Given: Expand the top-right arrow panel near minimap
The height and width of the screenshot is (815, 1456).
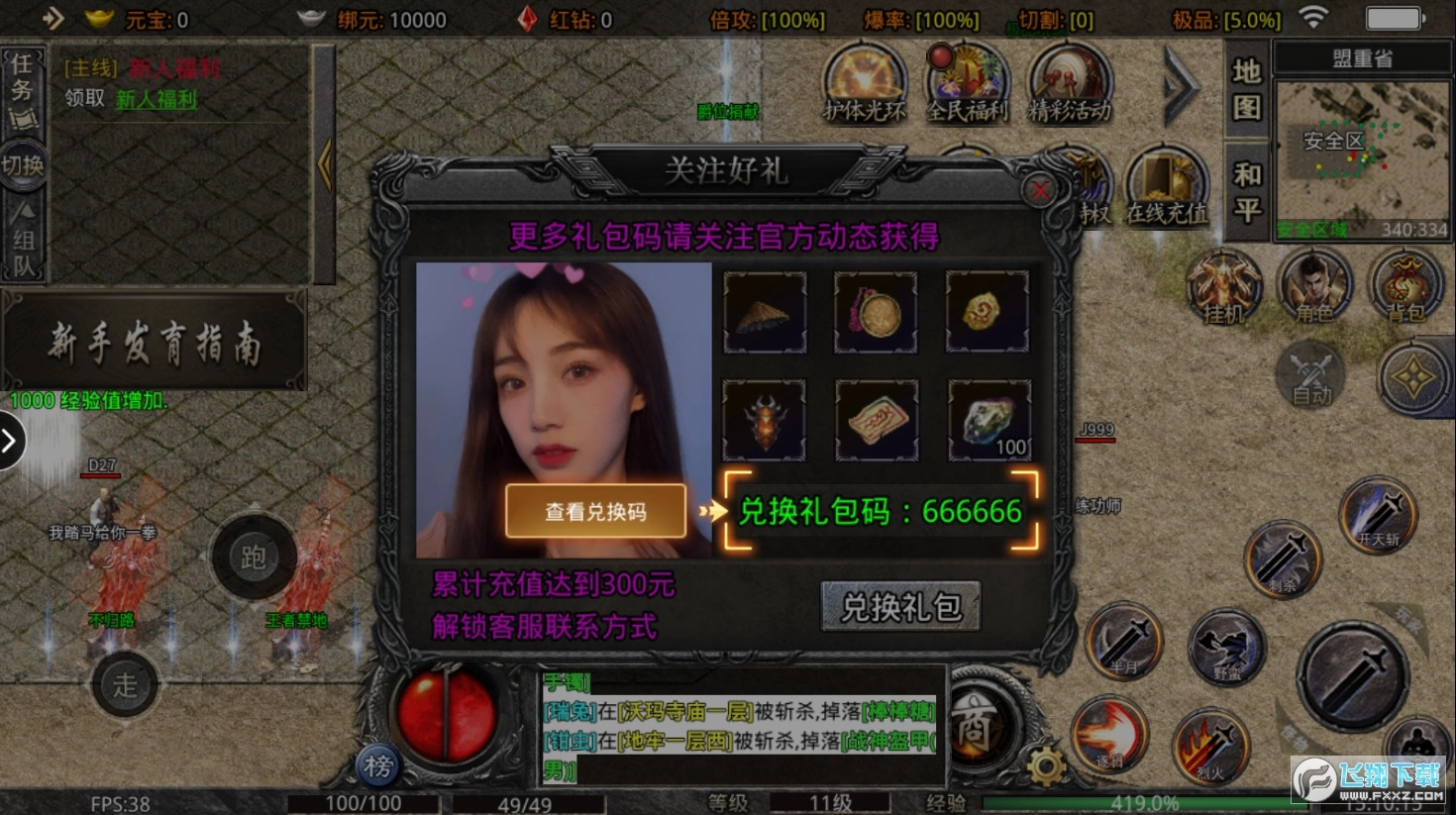Looking at the screenshot, I should (x=1181, y=89).
